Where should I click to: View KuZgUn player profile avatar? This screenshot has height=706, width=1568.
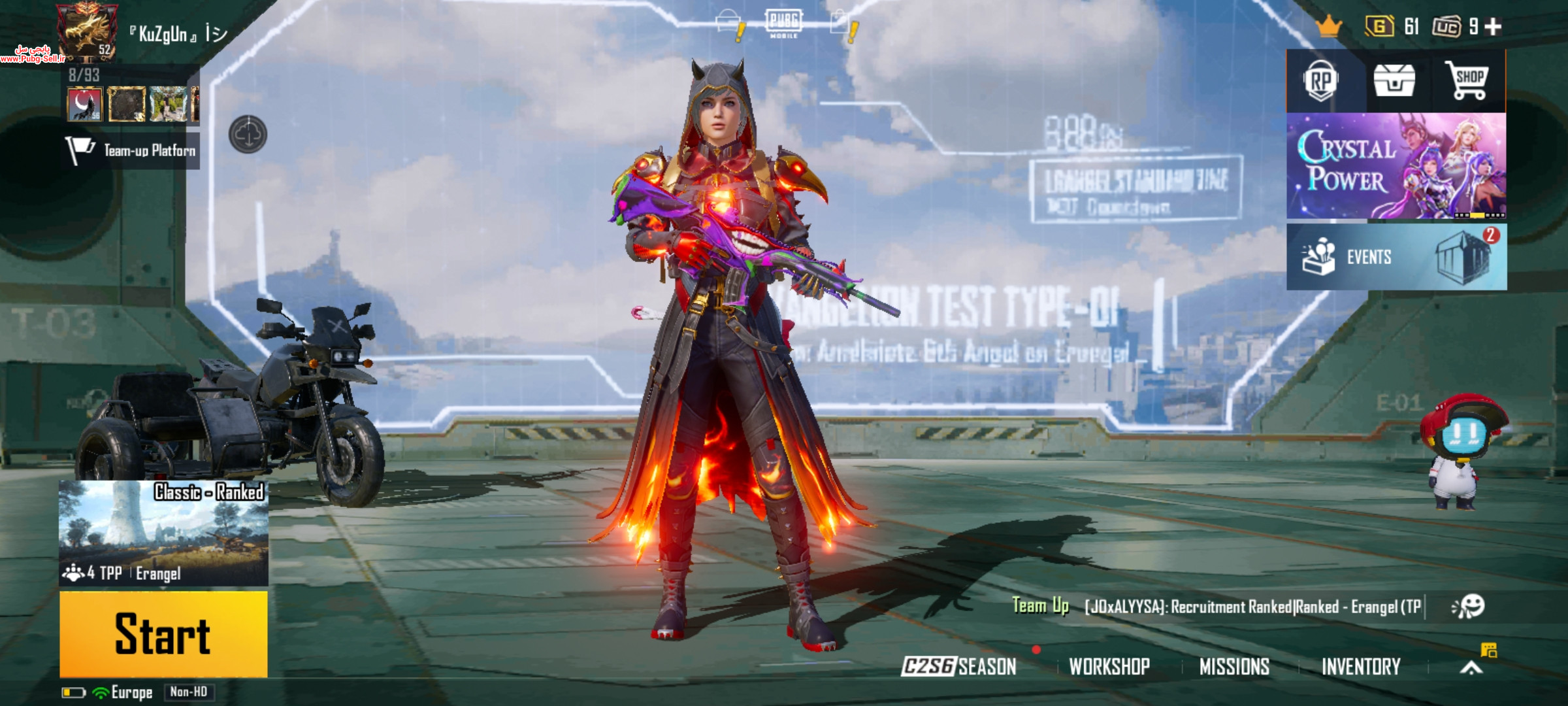86,29
